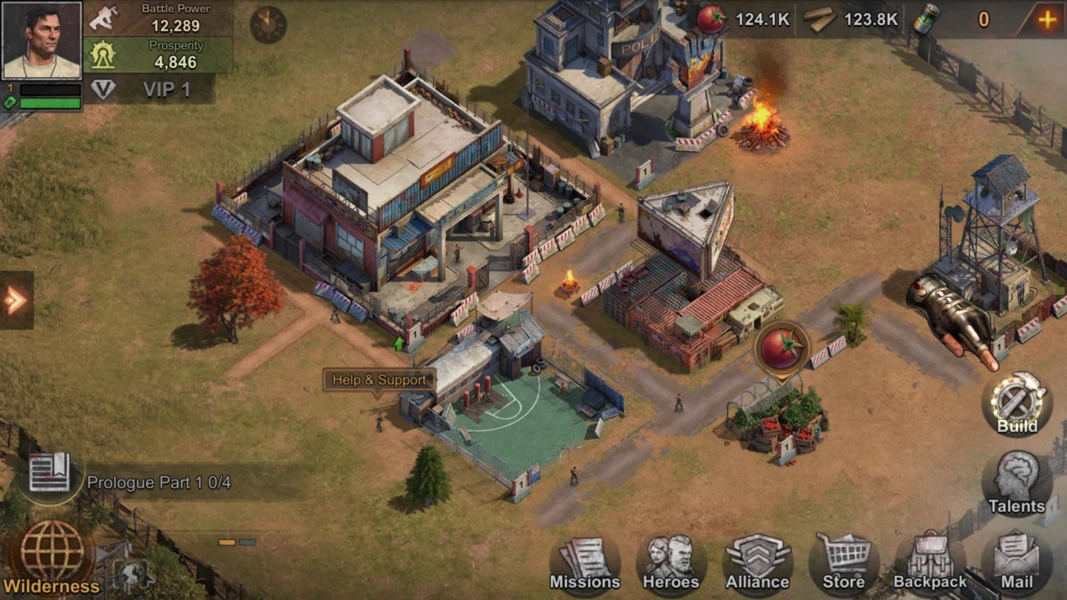View Battle Power details
The image size is (1067, 600).
(160, 18)
